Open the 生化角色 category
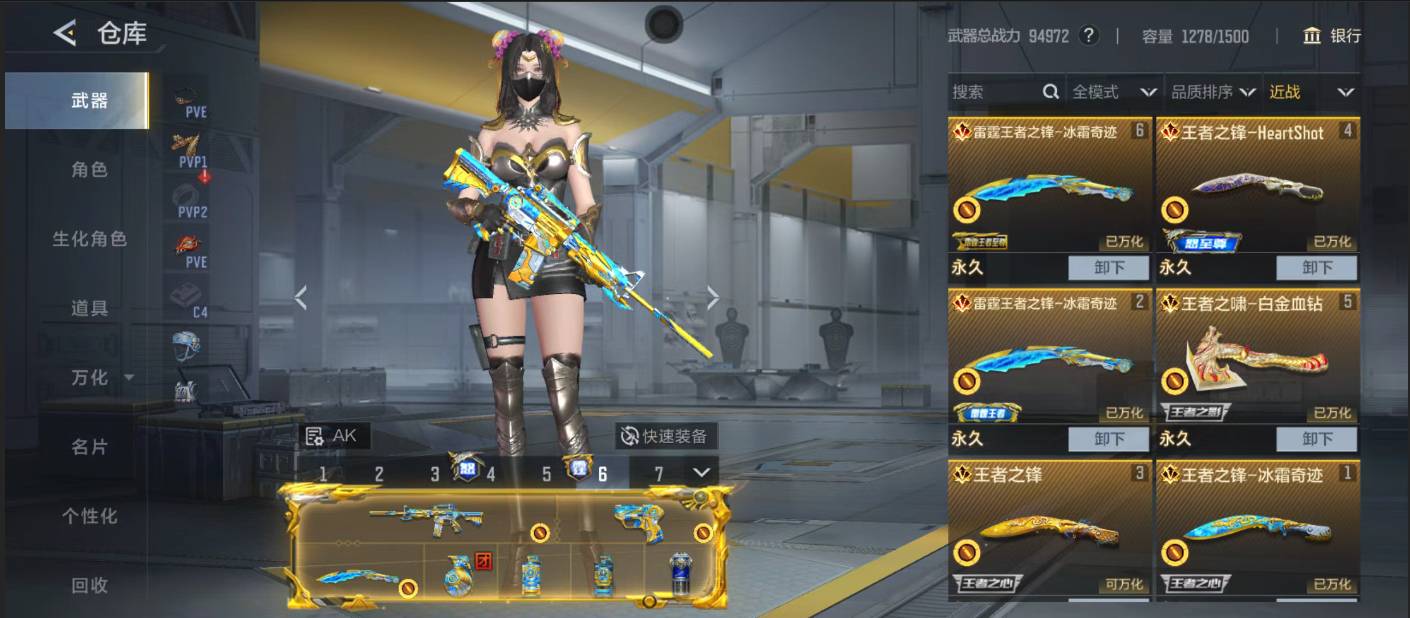This screenshot has height=618, width=1410. click(89, 239)
